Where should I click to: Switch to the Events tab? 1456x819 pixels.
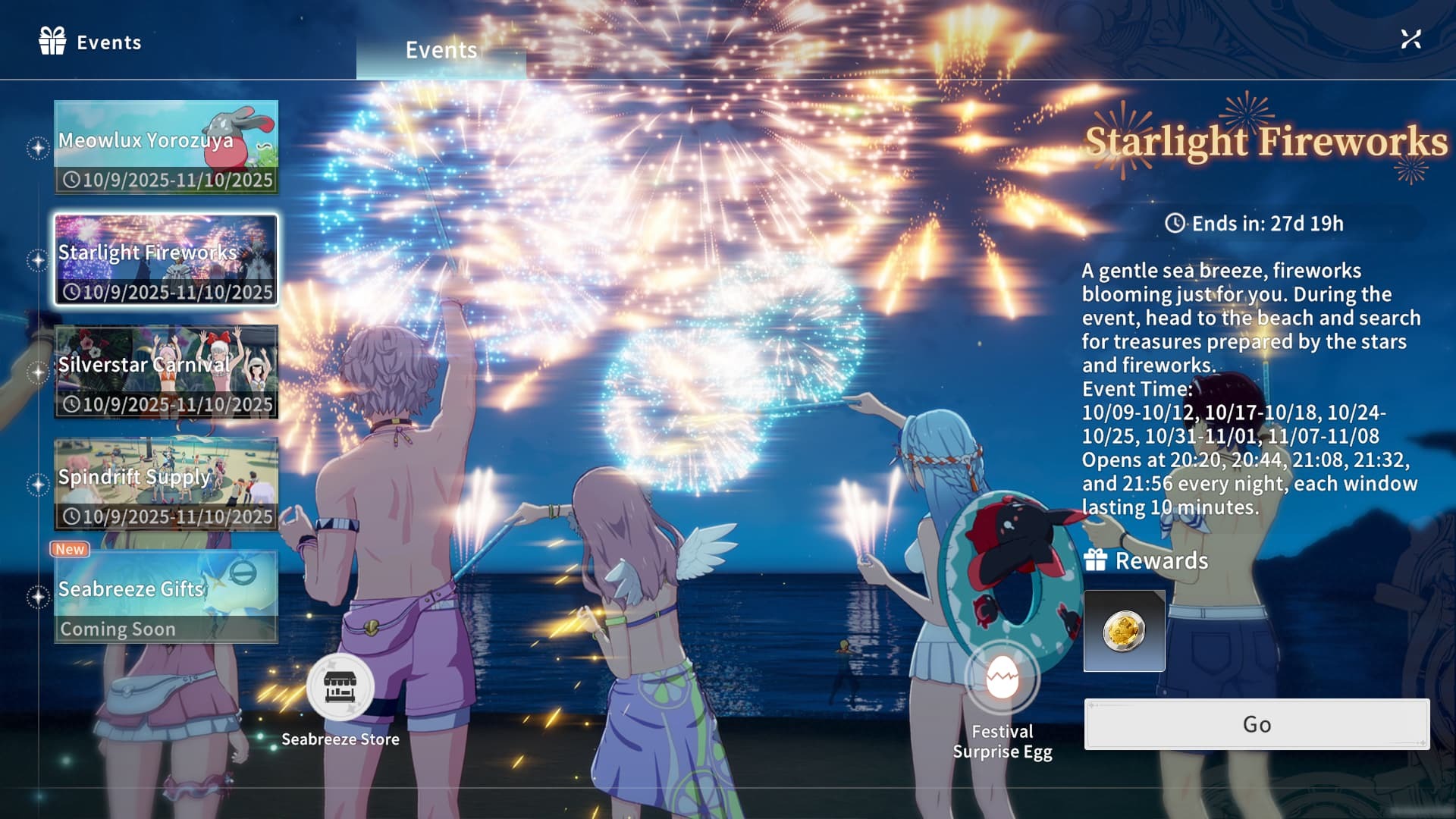(441, 51)
